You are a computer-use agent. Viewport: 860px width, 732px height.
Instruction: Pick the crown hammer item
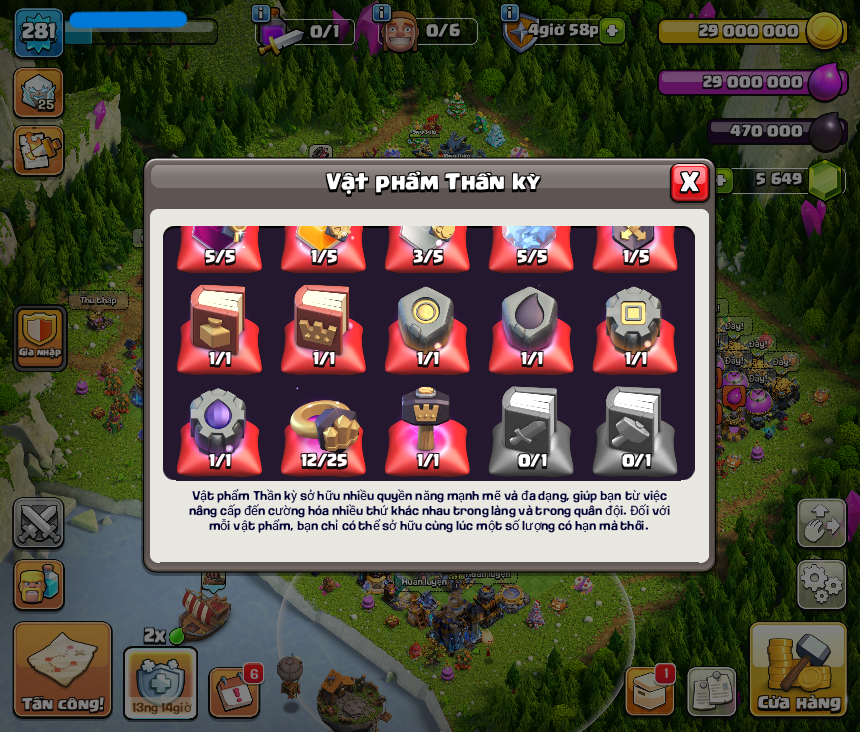tap(427, 427)
